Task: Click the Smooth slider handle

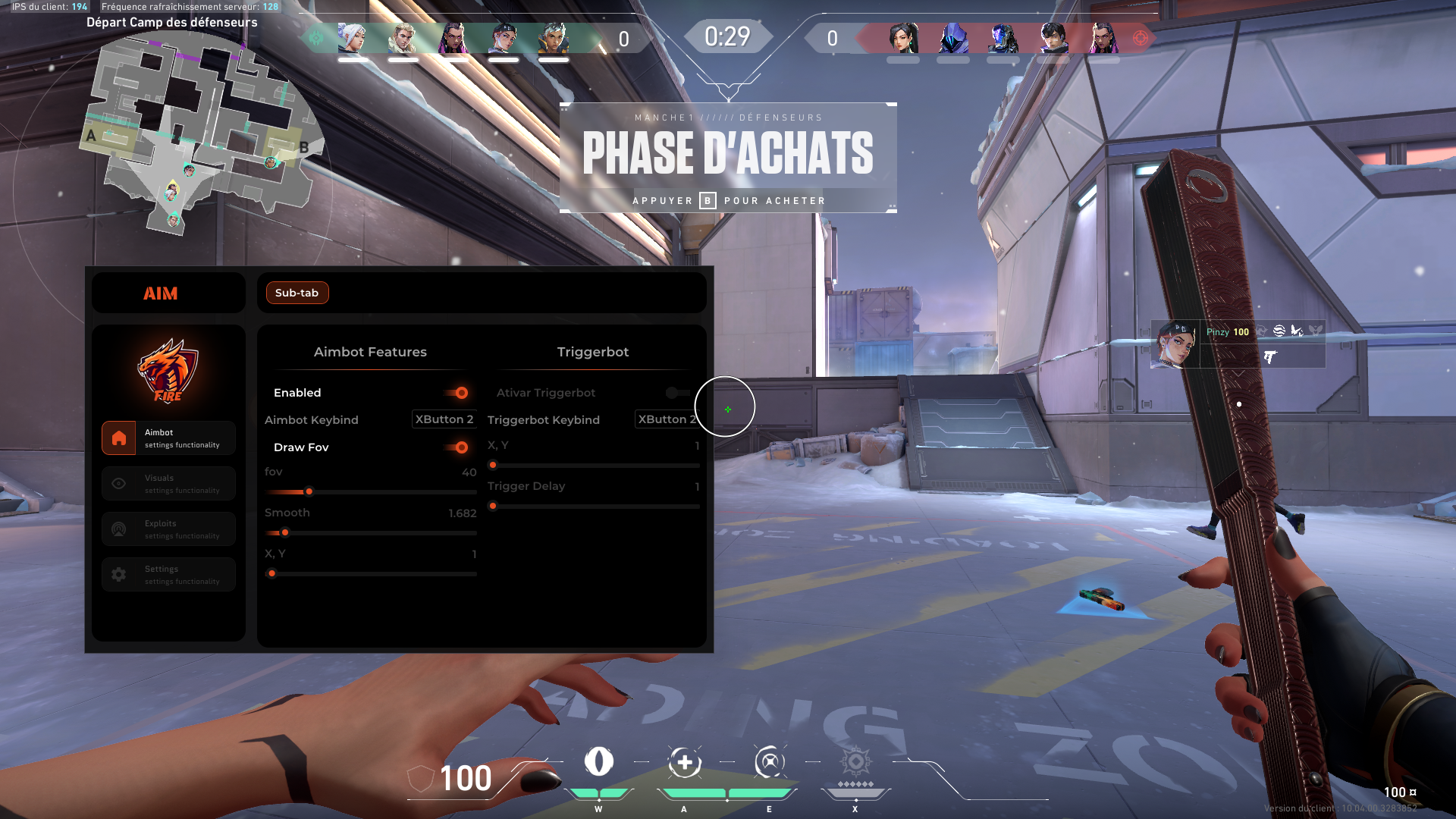Action: point(285,532)
